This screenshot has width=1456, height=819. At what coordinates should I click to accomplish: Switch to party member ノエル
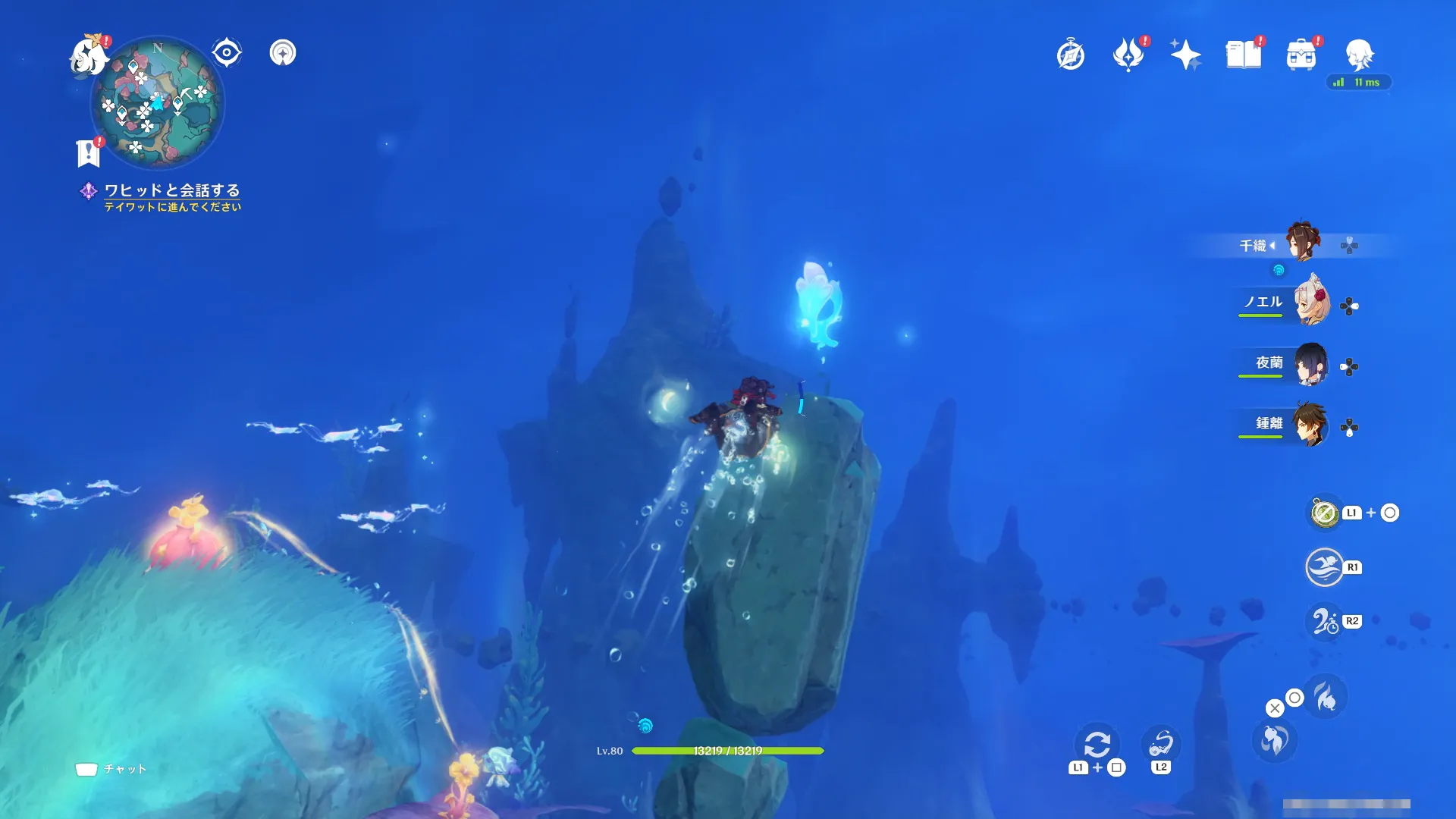pos(1311,303)
